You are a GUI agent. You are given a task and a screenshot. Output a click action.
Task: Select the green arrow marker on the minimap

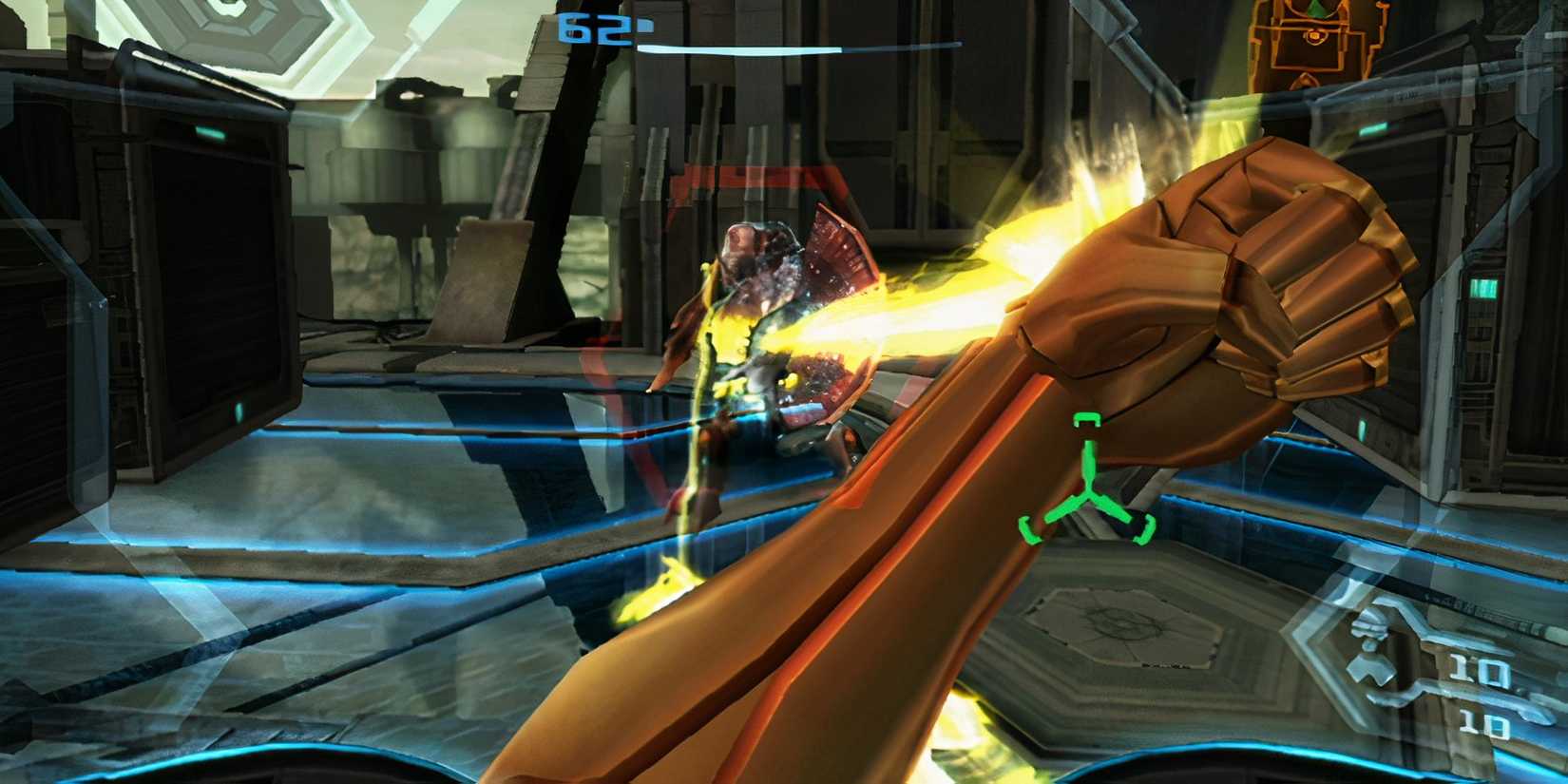[1314, 10]
